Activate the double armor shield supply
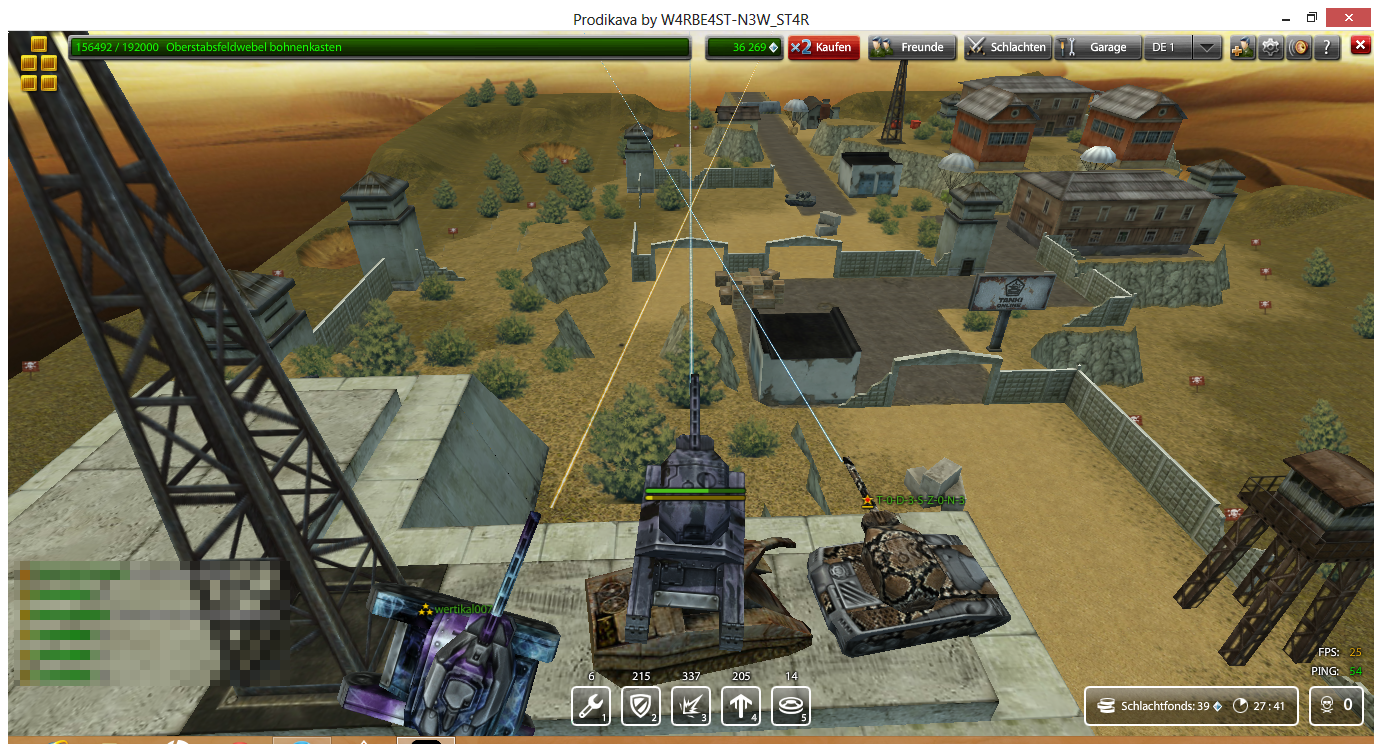 pyautogui.click(x=640, y=705)
